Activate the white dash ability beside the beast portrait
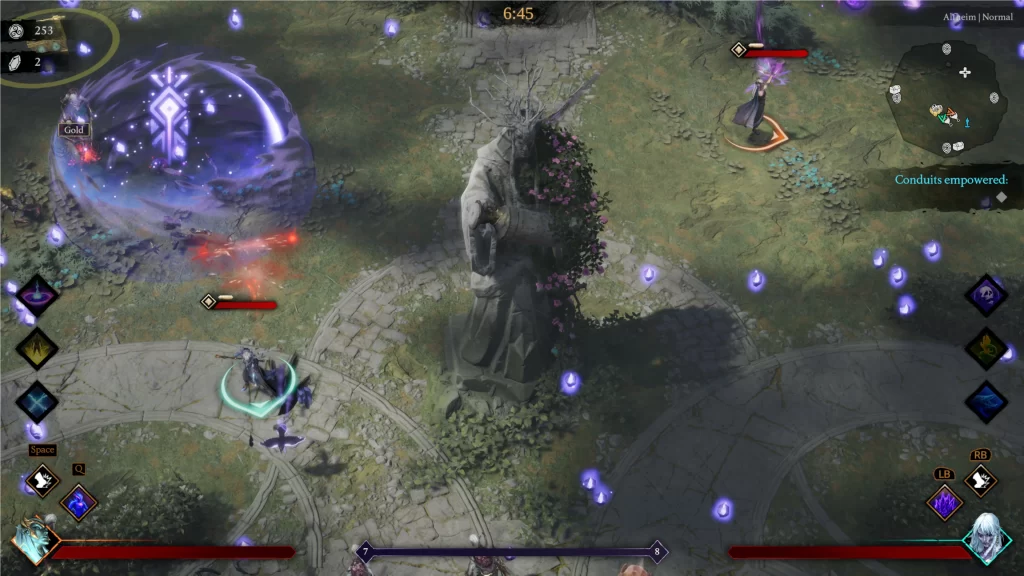The height and width of the screenshot is (576, 1024). coord(43,481)
